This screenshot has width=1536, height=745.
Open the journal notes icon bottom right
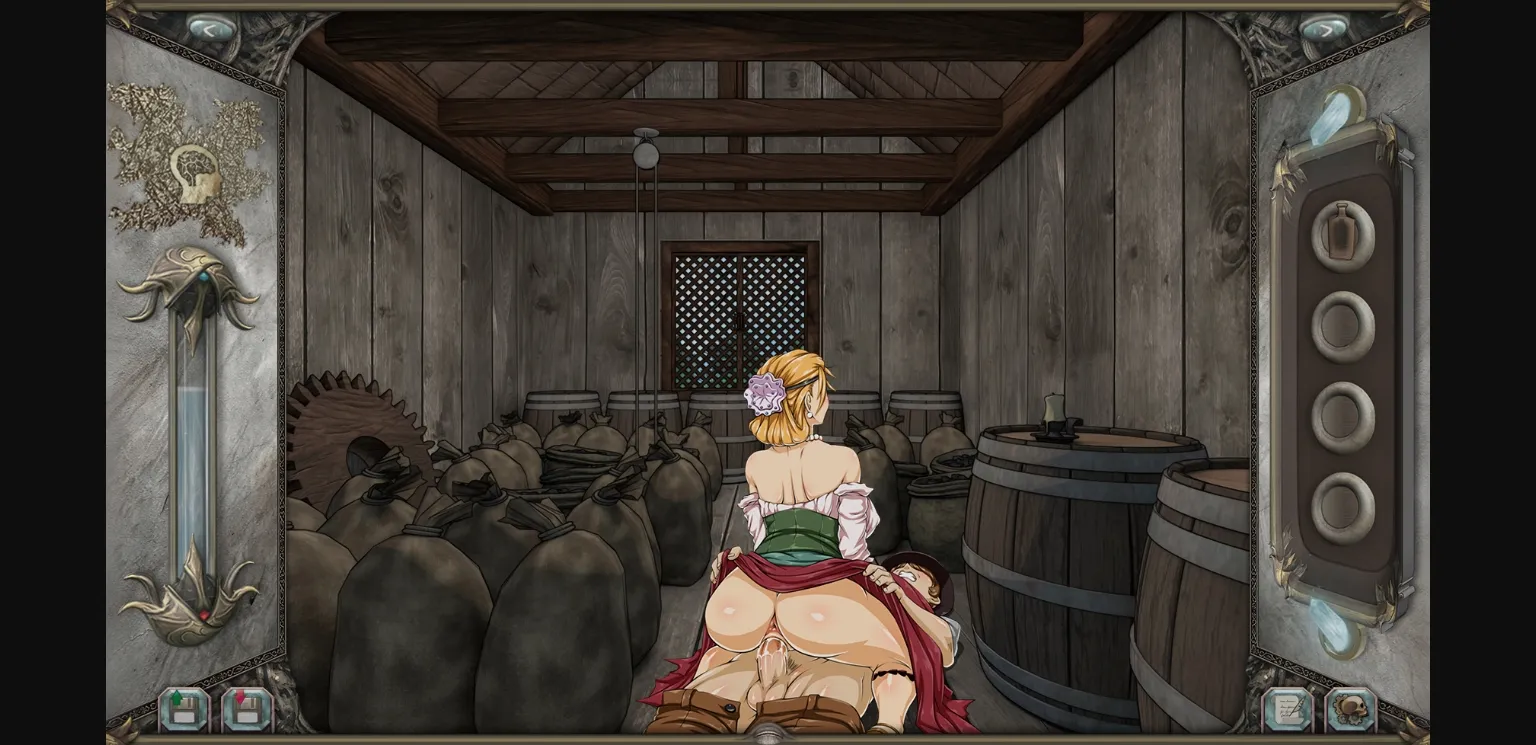tap(1290, 711)
